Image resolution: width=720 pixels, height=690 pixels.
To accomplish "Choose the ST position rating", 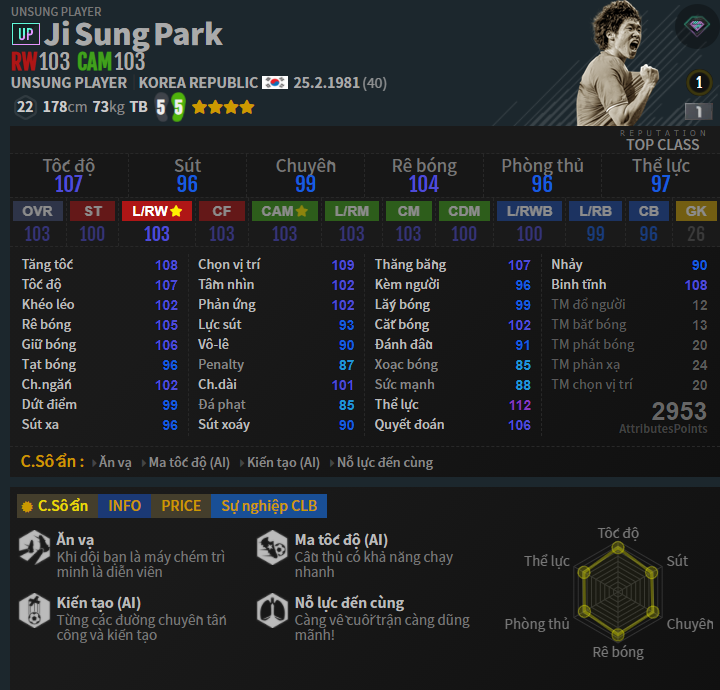I will pyautogui.click(x=93, y=211).
